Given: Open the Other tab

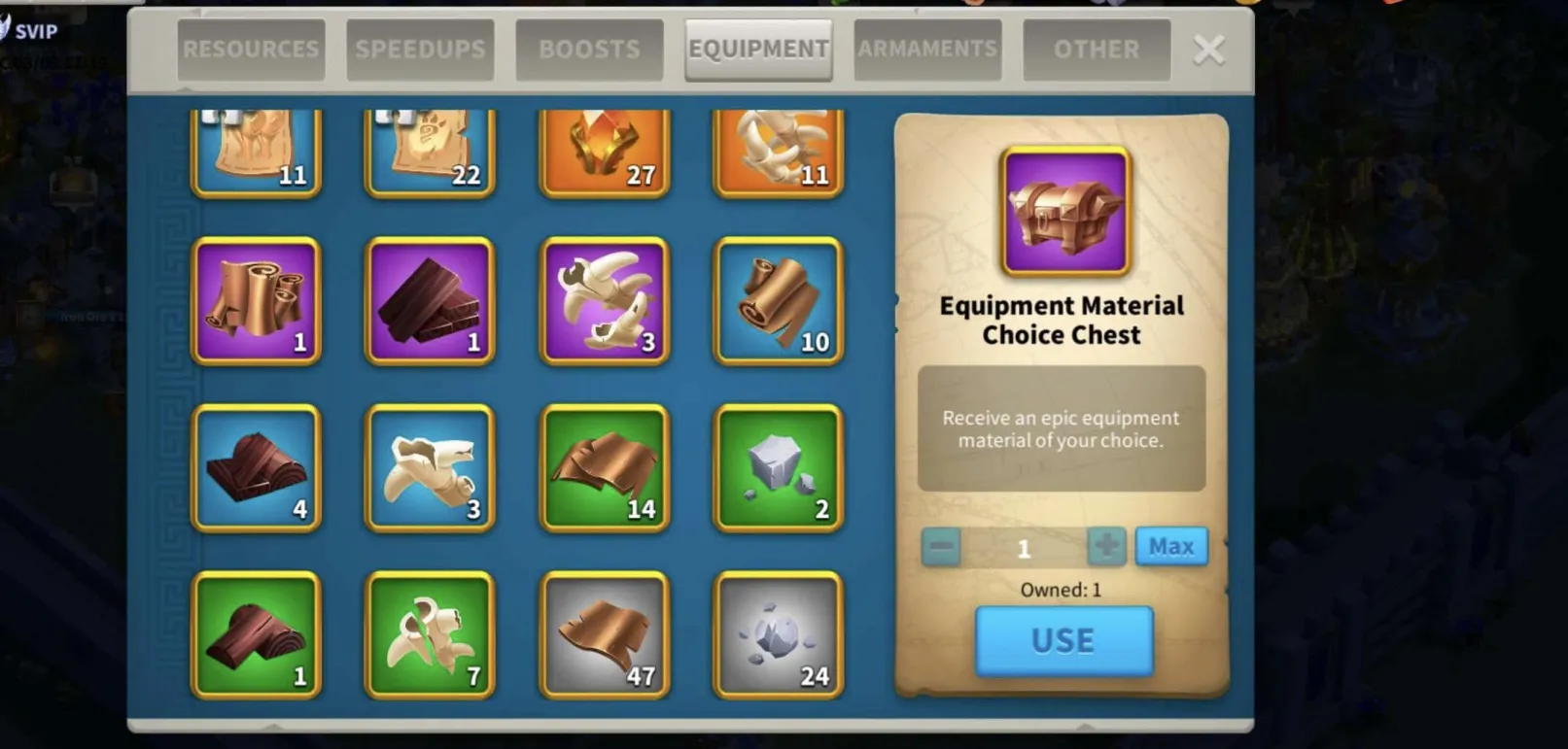Looking at the screenshot, I should pyautogui.click(x=1097, y=50).
